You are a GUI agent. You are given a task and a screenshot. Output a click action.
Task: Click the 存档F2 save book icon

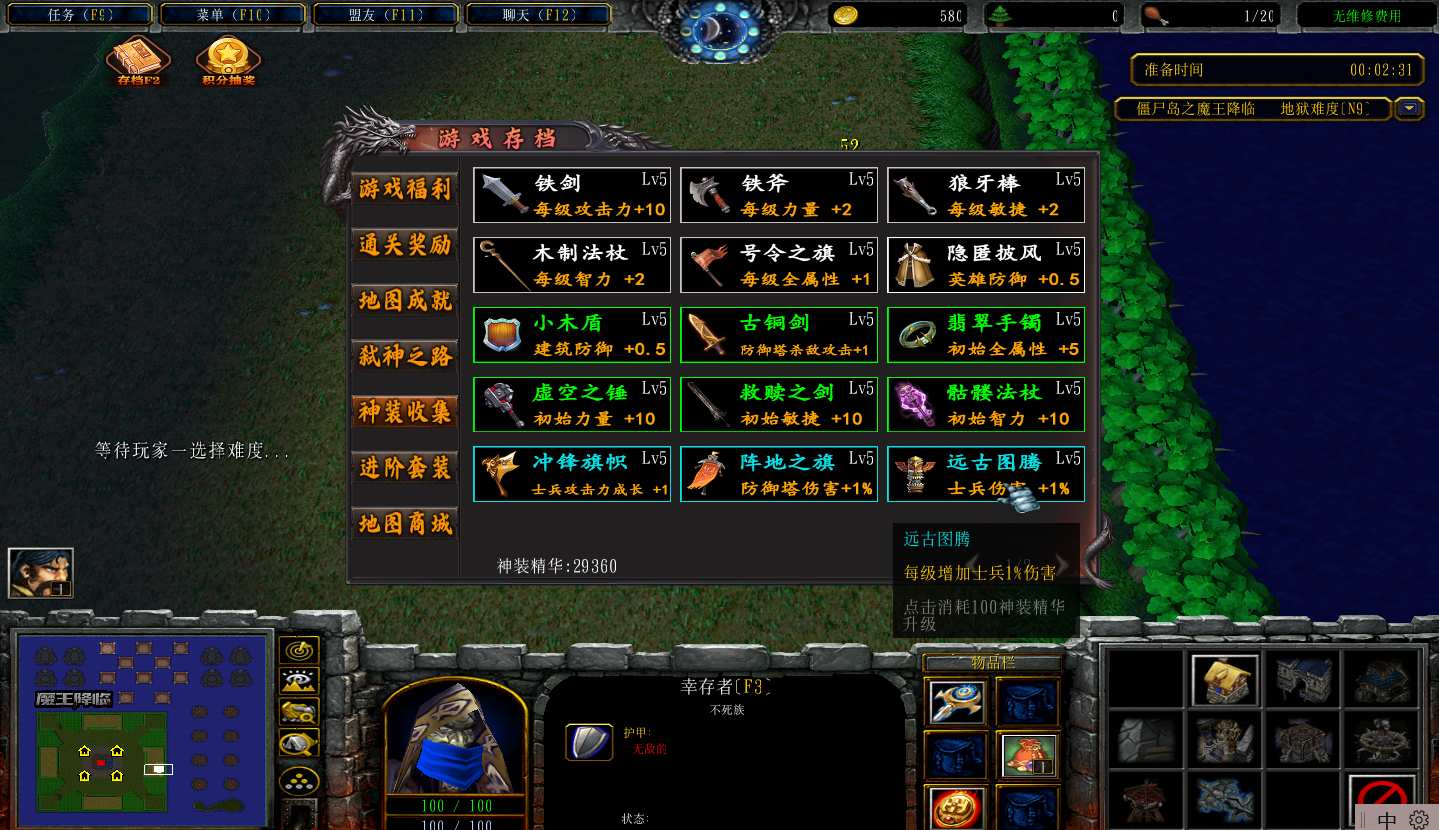pos(138,60)
